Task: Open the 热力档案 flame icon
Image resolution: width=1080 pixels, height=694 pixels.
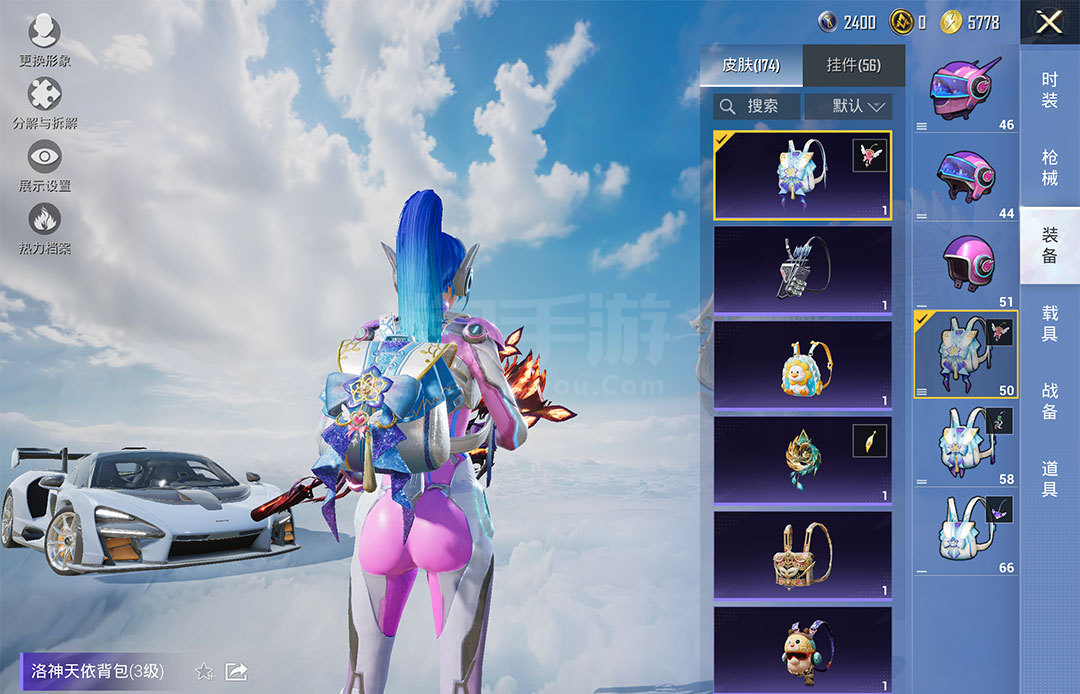Action: 45,228
